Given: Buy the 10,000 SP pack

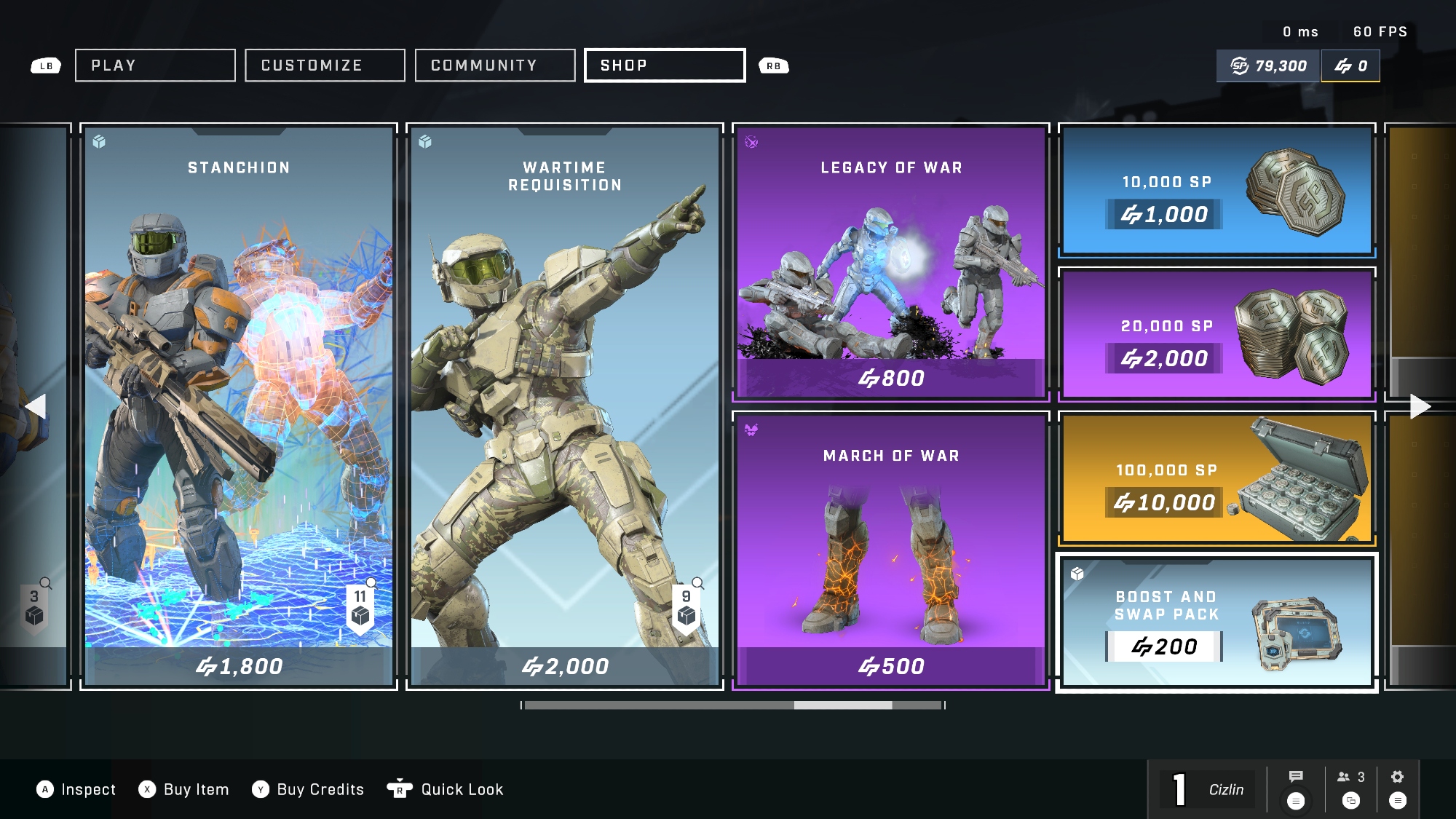Looking at the screenshot, I should 1216,191.
